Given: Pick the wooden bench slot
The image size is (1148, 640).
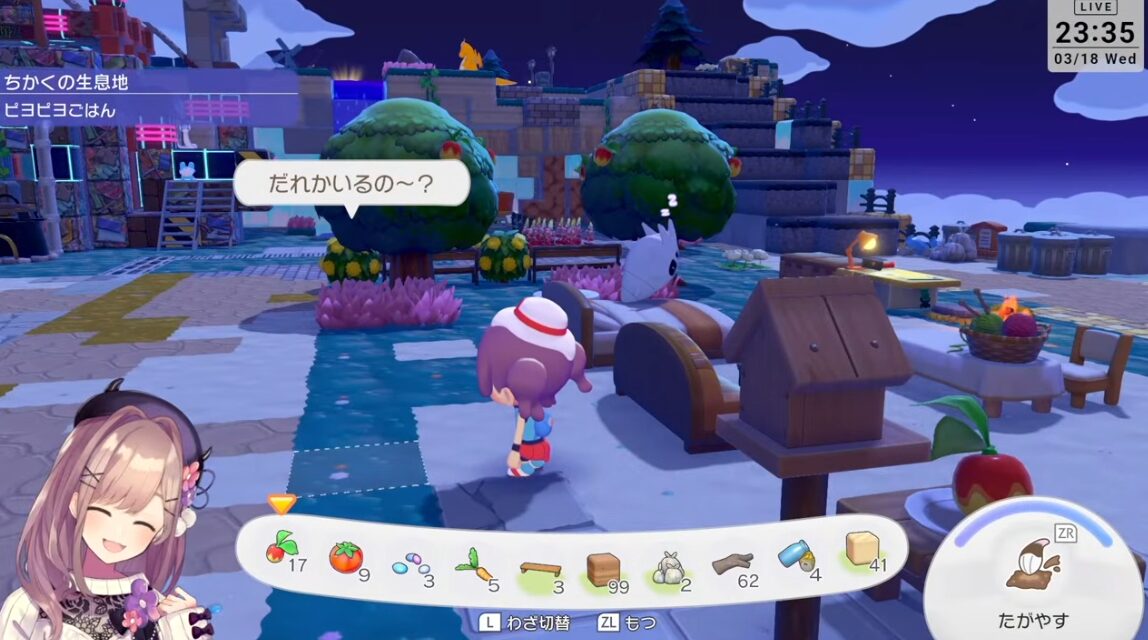Looking at the screenshot, I should [540, 568].
